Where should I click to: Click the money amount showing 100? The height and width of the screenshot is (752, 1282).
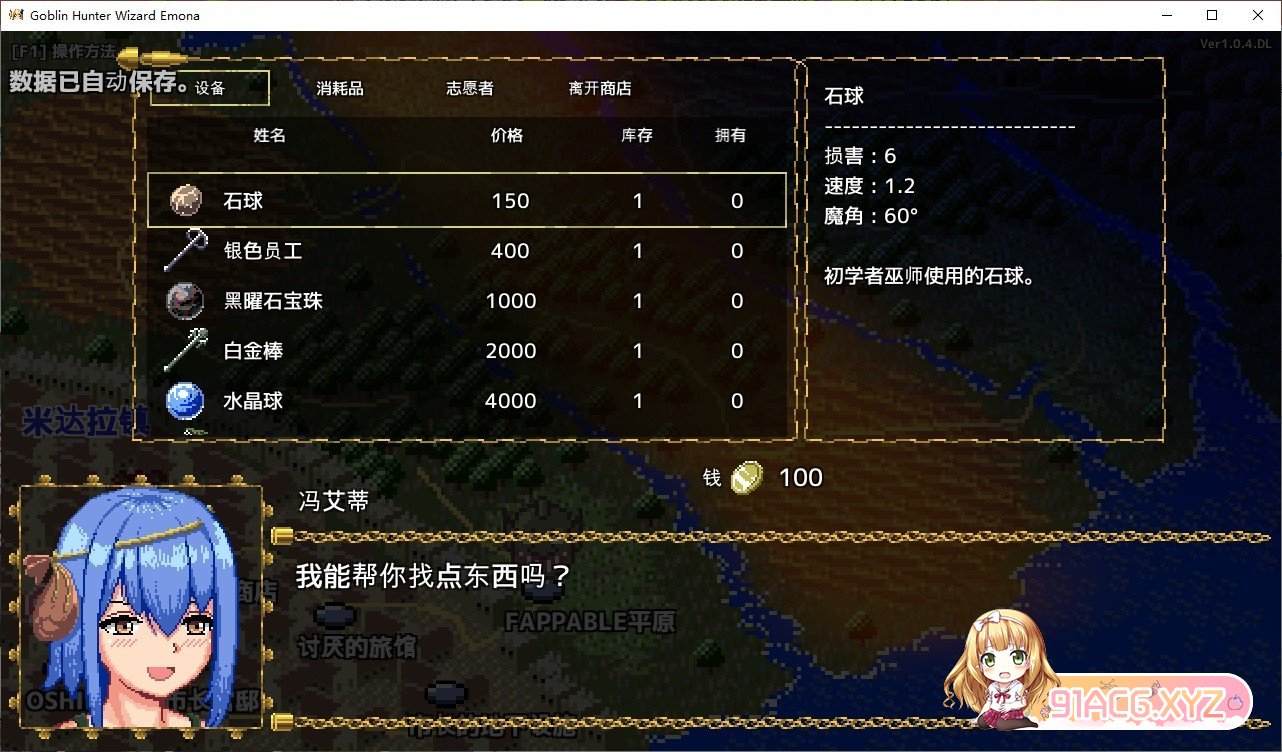point(803,477)
